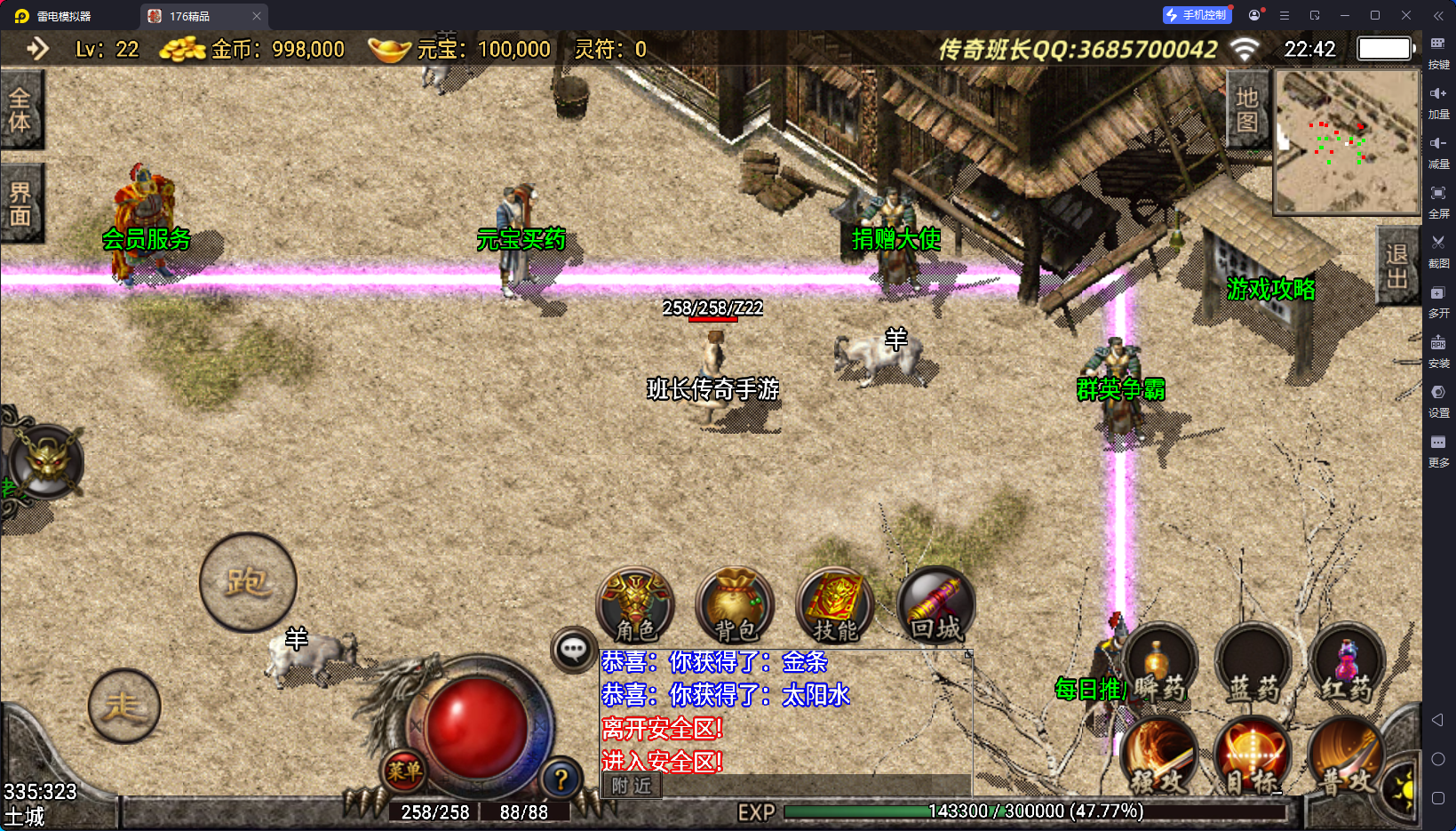Open the 地图 map button
The image size is (1456, 831).
[x=1247, y=109]
